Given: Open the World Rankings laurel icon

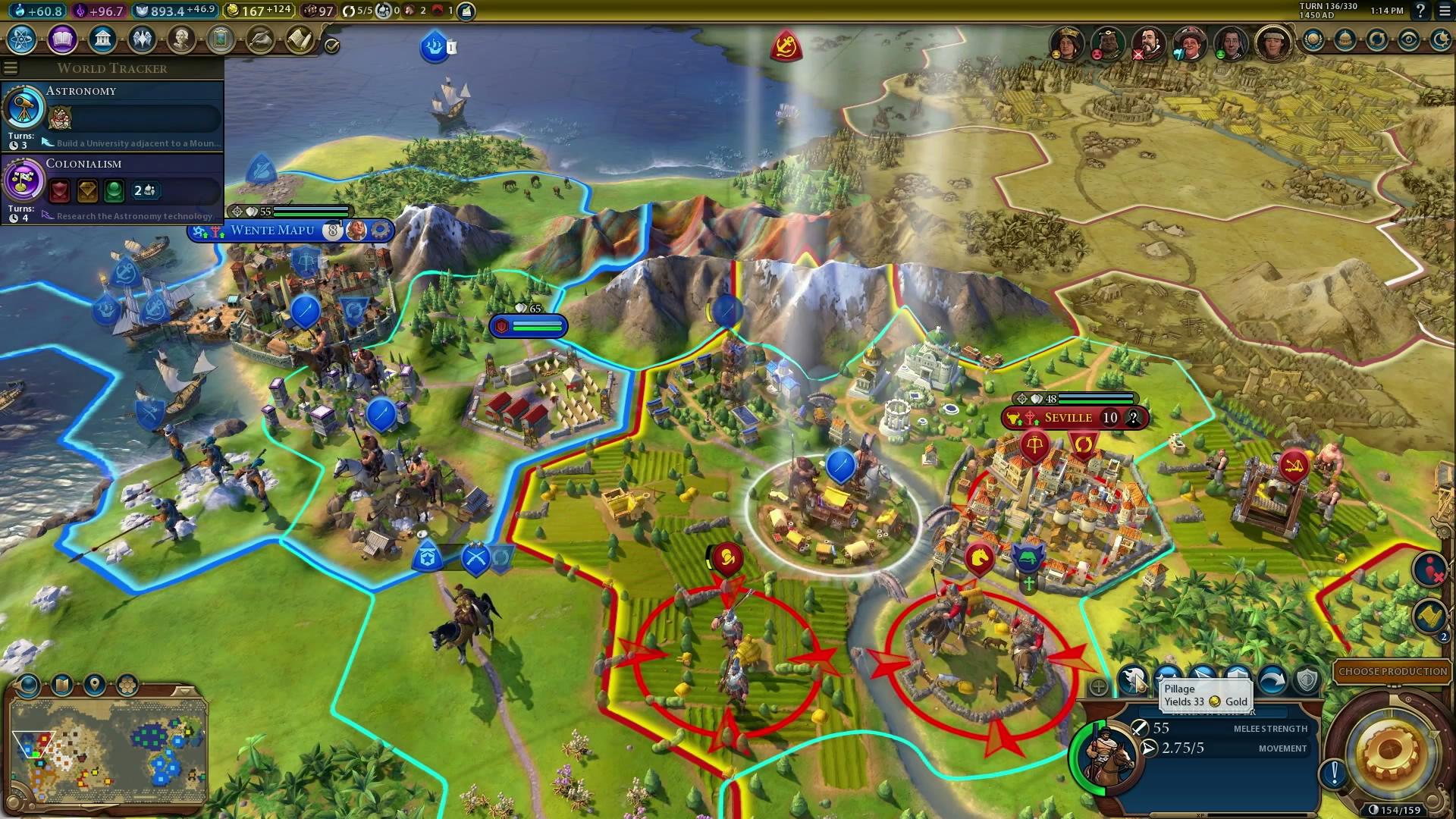Looking at the screenshot, I should (x=1313, y=40).
